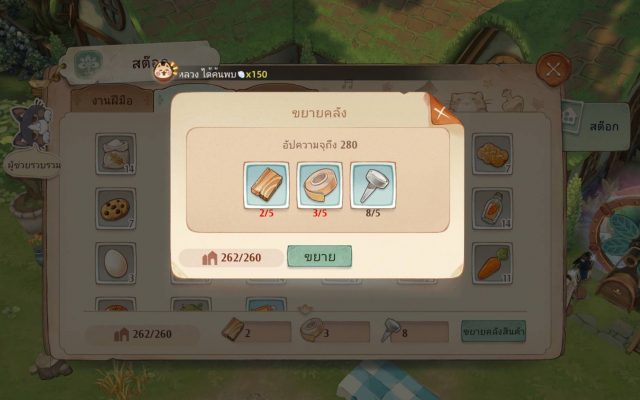Screen dimensions: 640x400
Task: Select the nail material slot
Action: coord(372,185)
